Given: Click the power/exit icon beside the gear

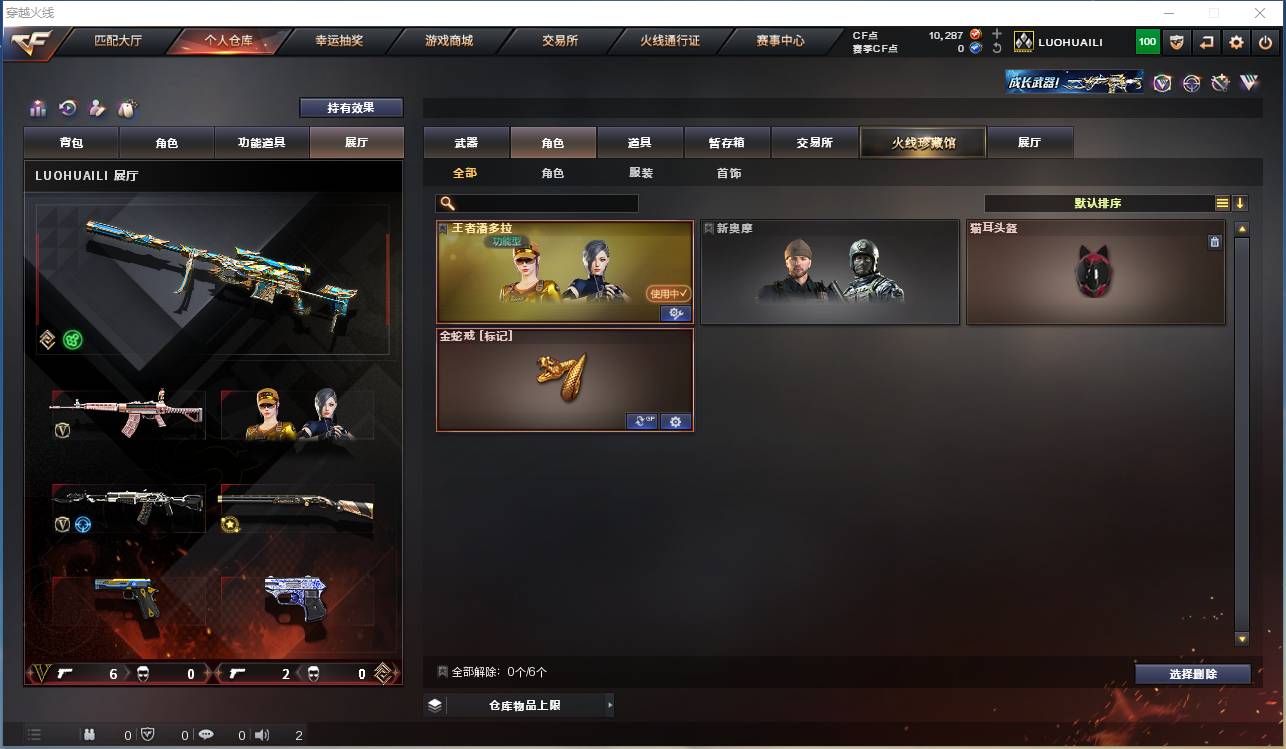Looking at the screenshot, I should [x=1265, y=42].
